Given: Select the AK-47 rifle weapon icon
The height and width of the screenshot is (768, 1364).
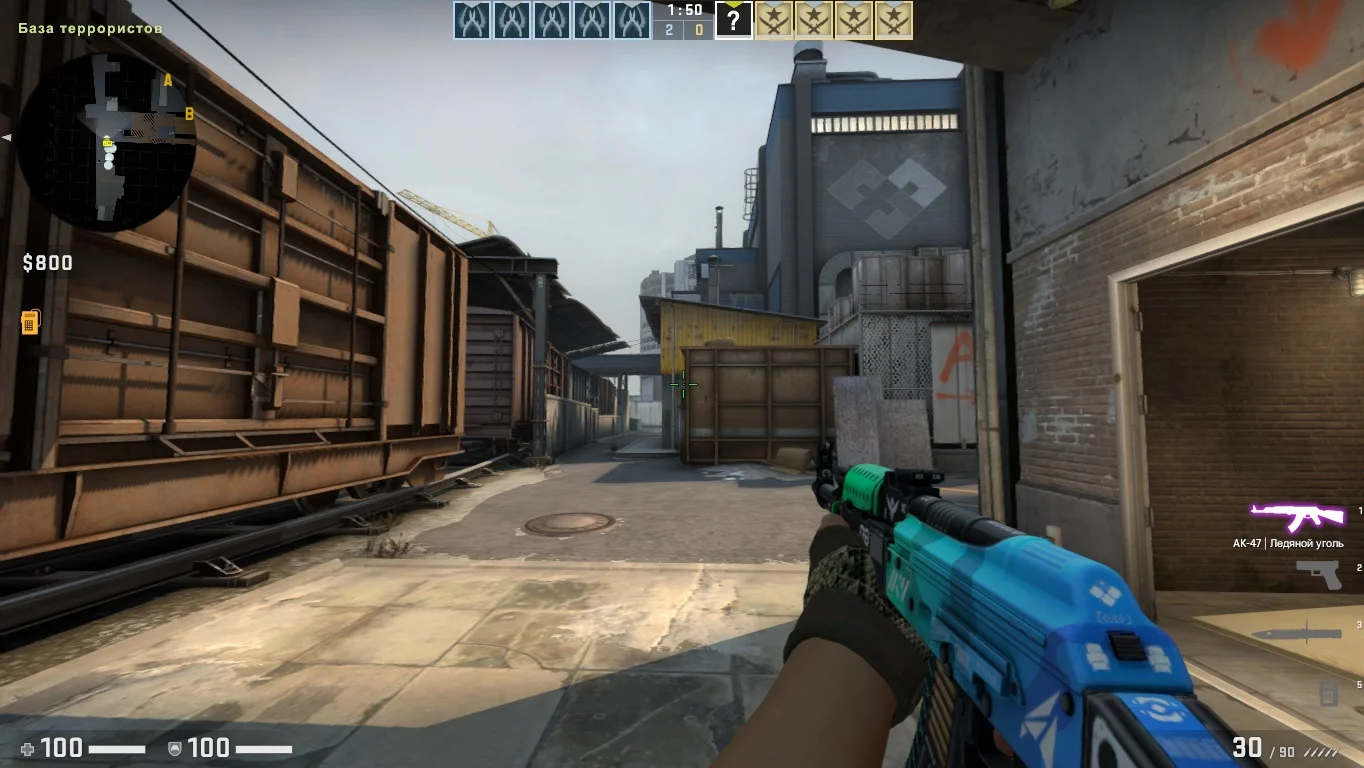Looking at the screenshot, I should (1297, 517).
